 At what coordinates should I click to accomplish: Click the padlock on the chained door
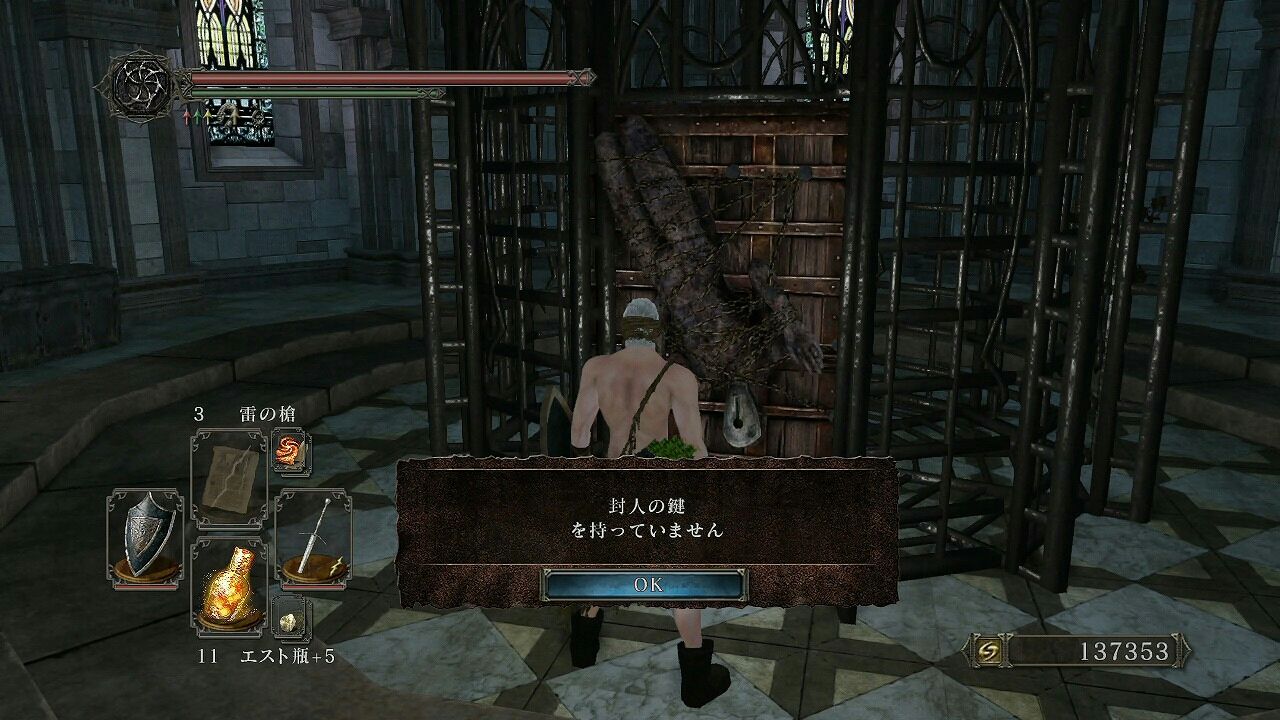point(740,416)
